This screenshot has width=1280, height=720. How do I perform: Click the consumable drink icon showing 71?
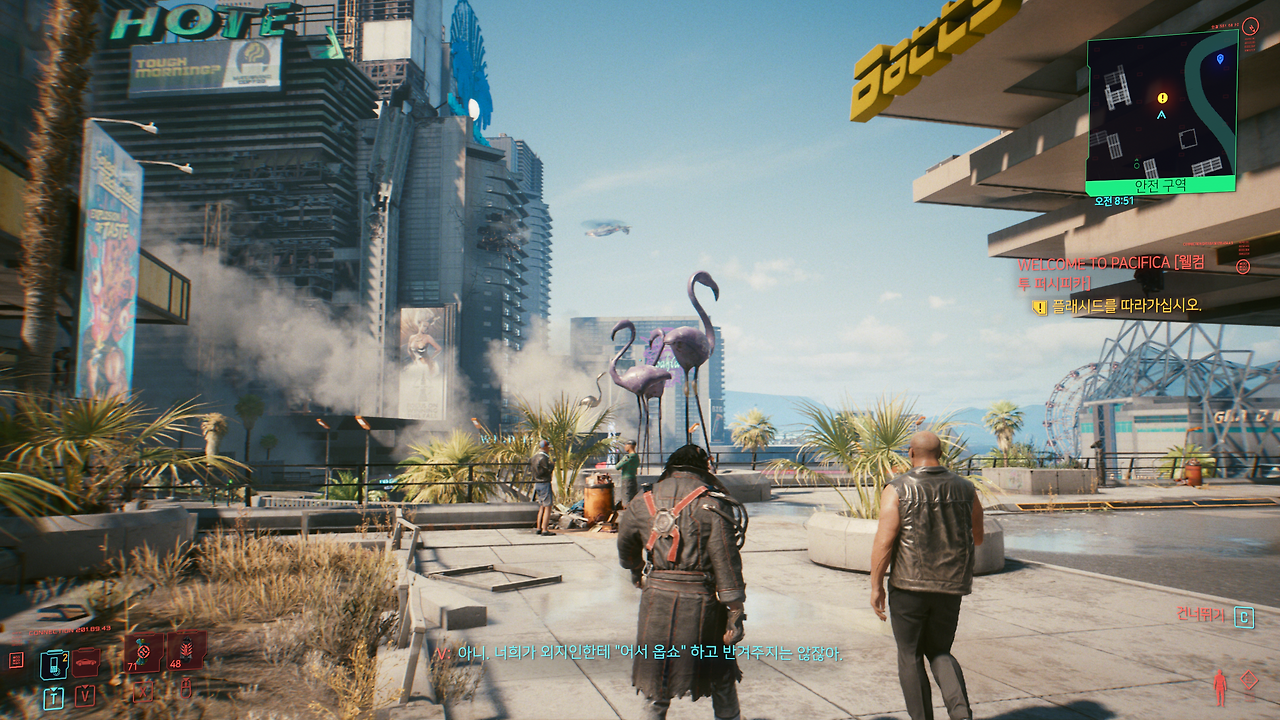(141, 653)
